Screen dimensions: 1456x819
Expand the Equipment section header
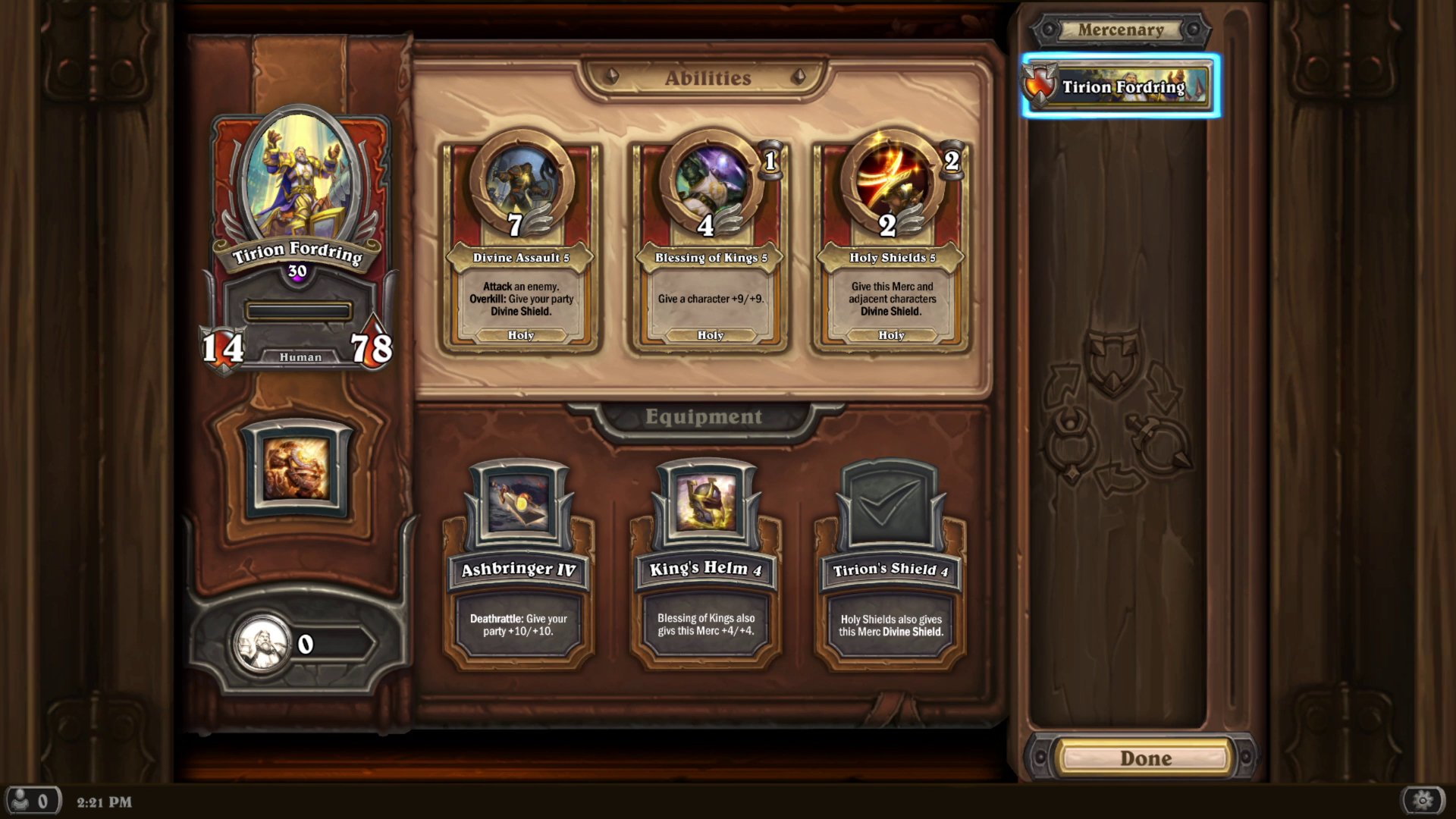pyautogui.click(x=704, y=416)
